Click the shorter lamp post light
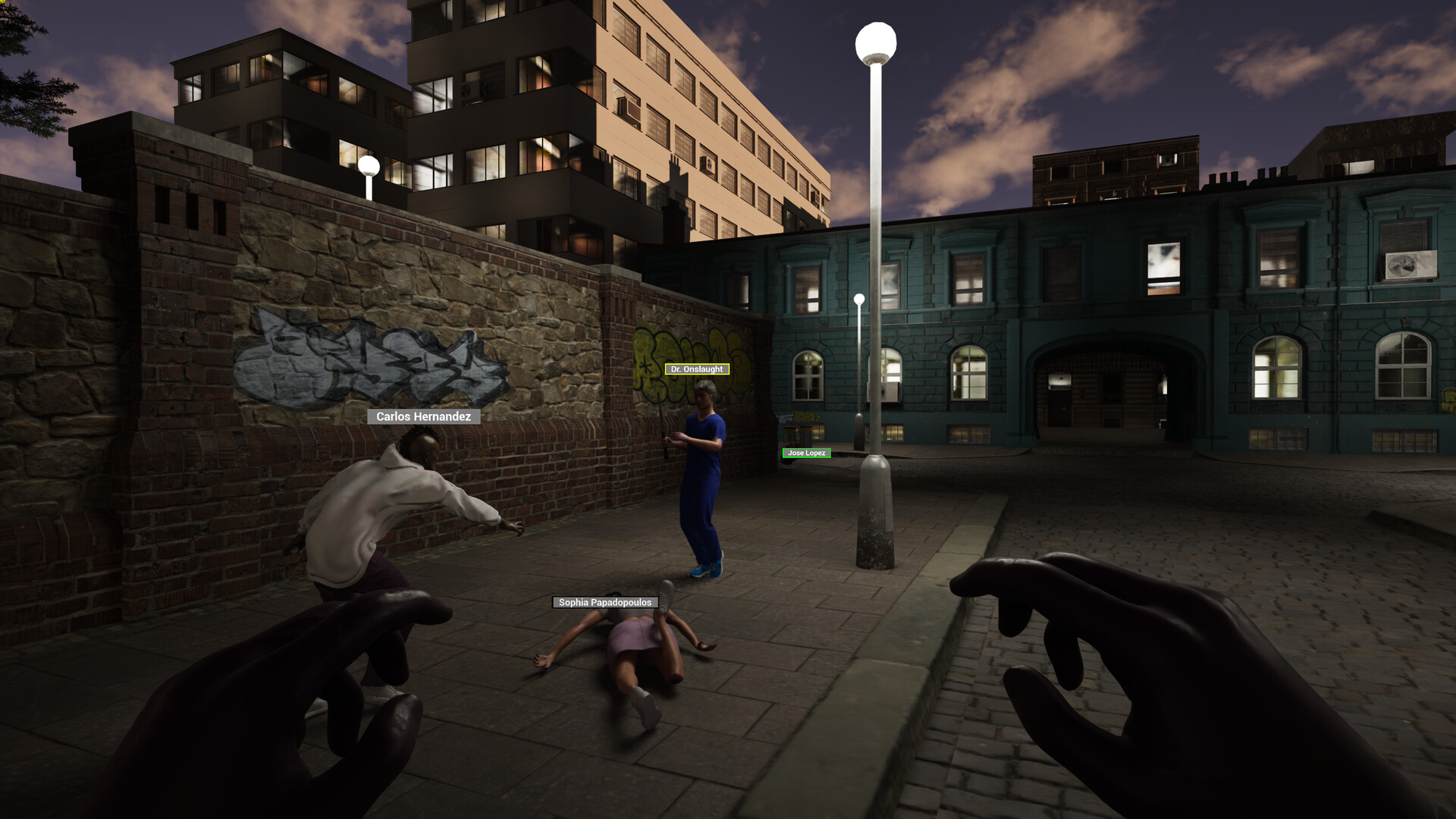Image resolution: width=1456 pixels, height=819 pixels. (x=860, y=298)
